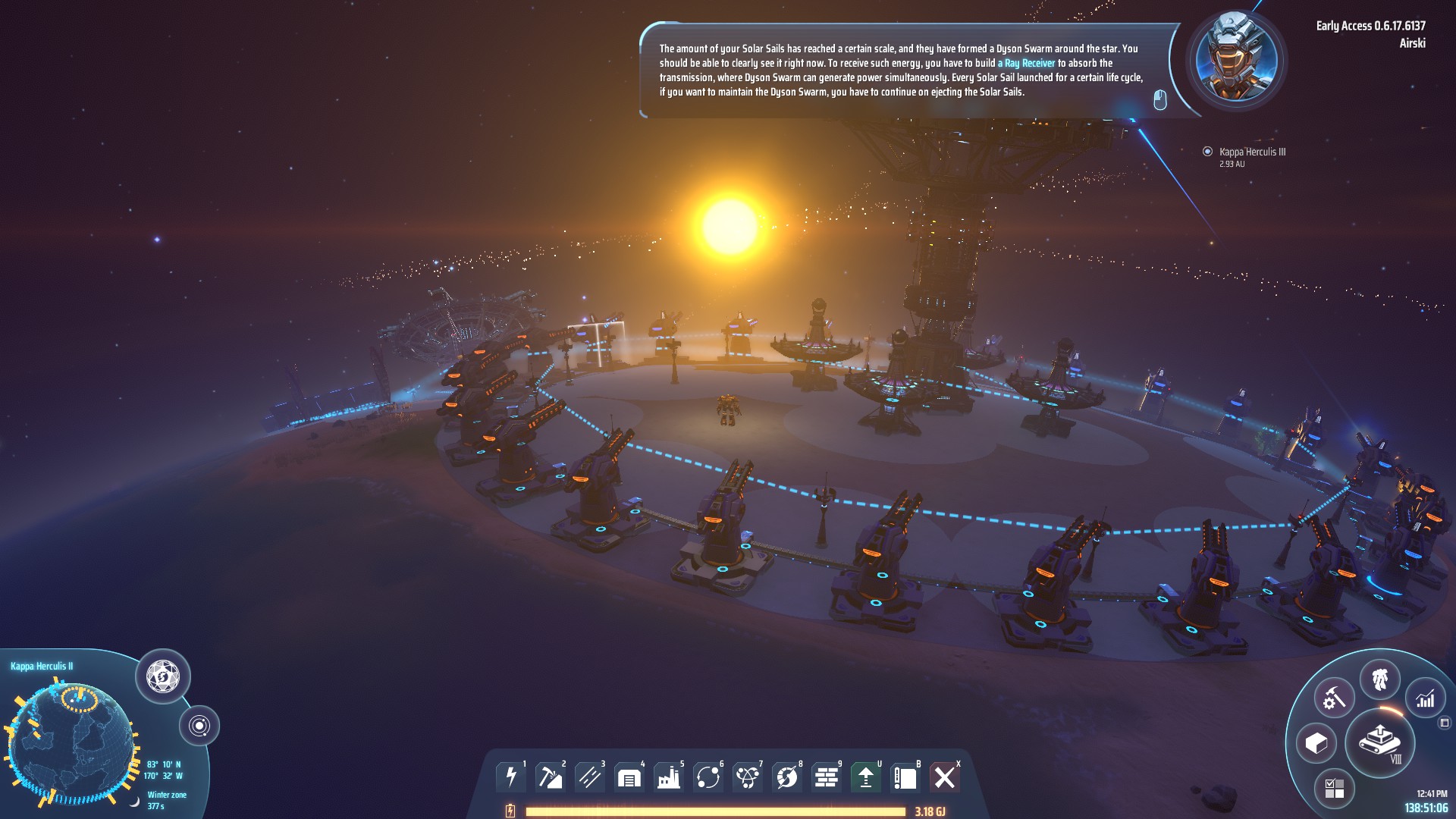Open the blueprint tool in the hotbar
1456x819 pixels.
click(x=905, y=777)
